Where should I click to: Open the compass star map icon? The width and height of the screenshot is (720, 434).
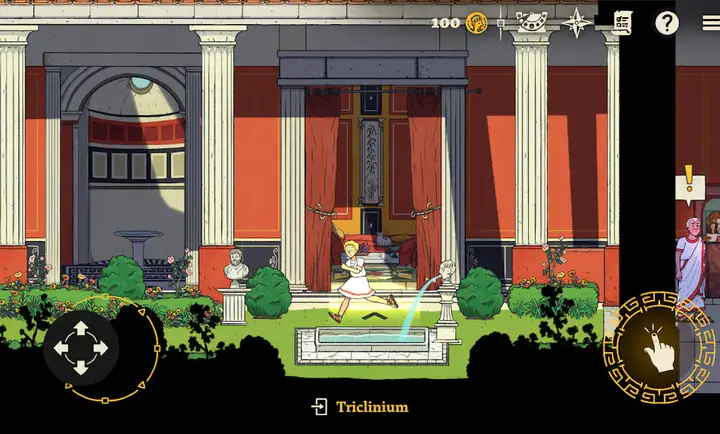tap(577, 22)
